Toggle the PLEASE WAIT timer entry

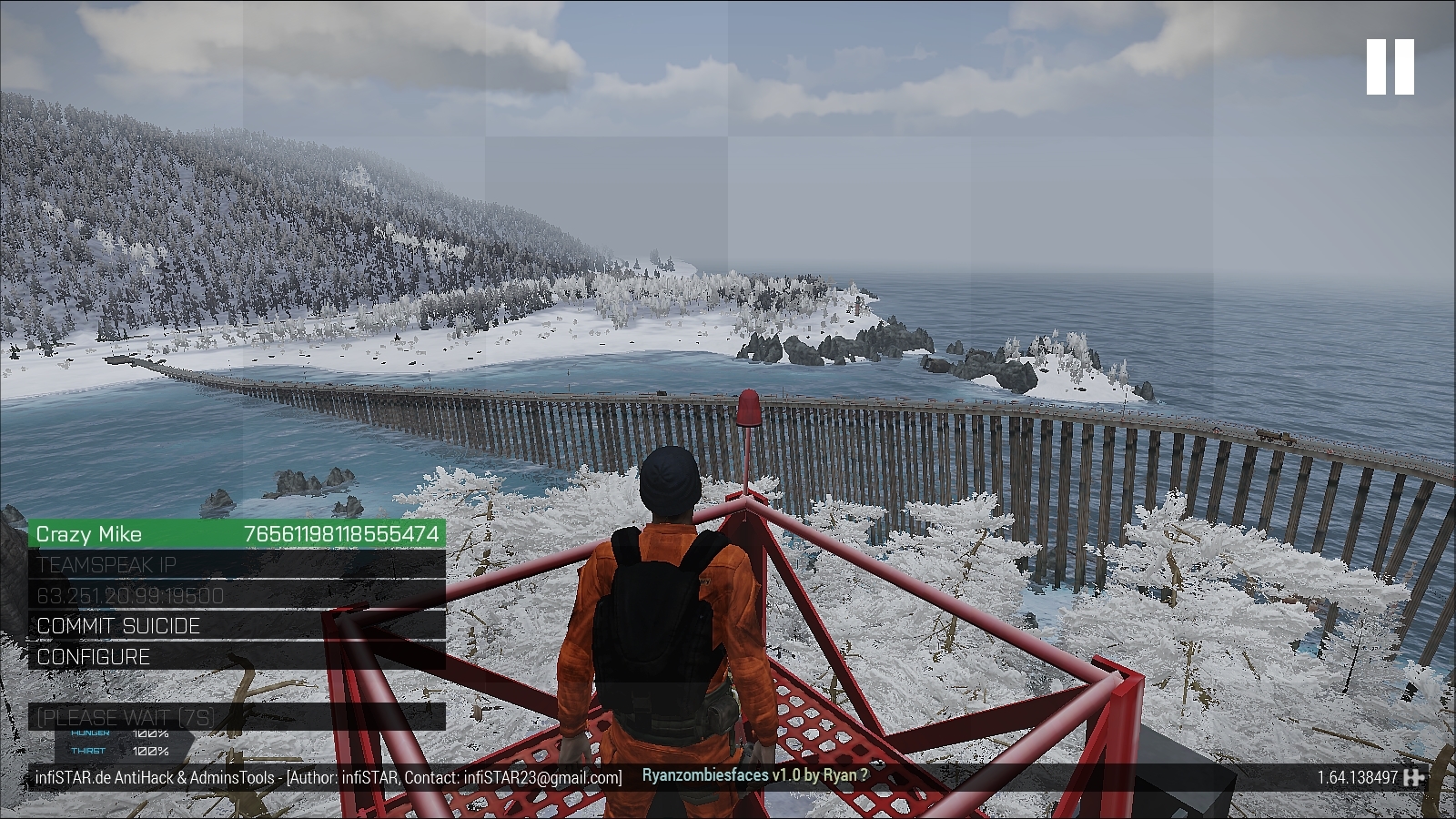pyautogui.click(x=123, y=717)
